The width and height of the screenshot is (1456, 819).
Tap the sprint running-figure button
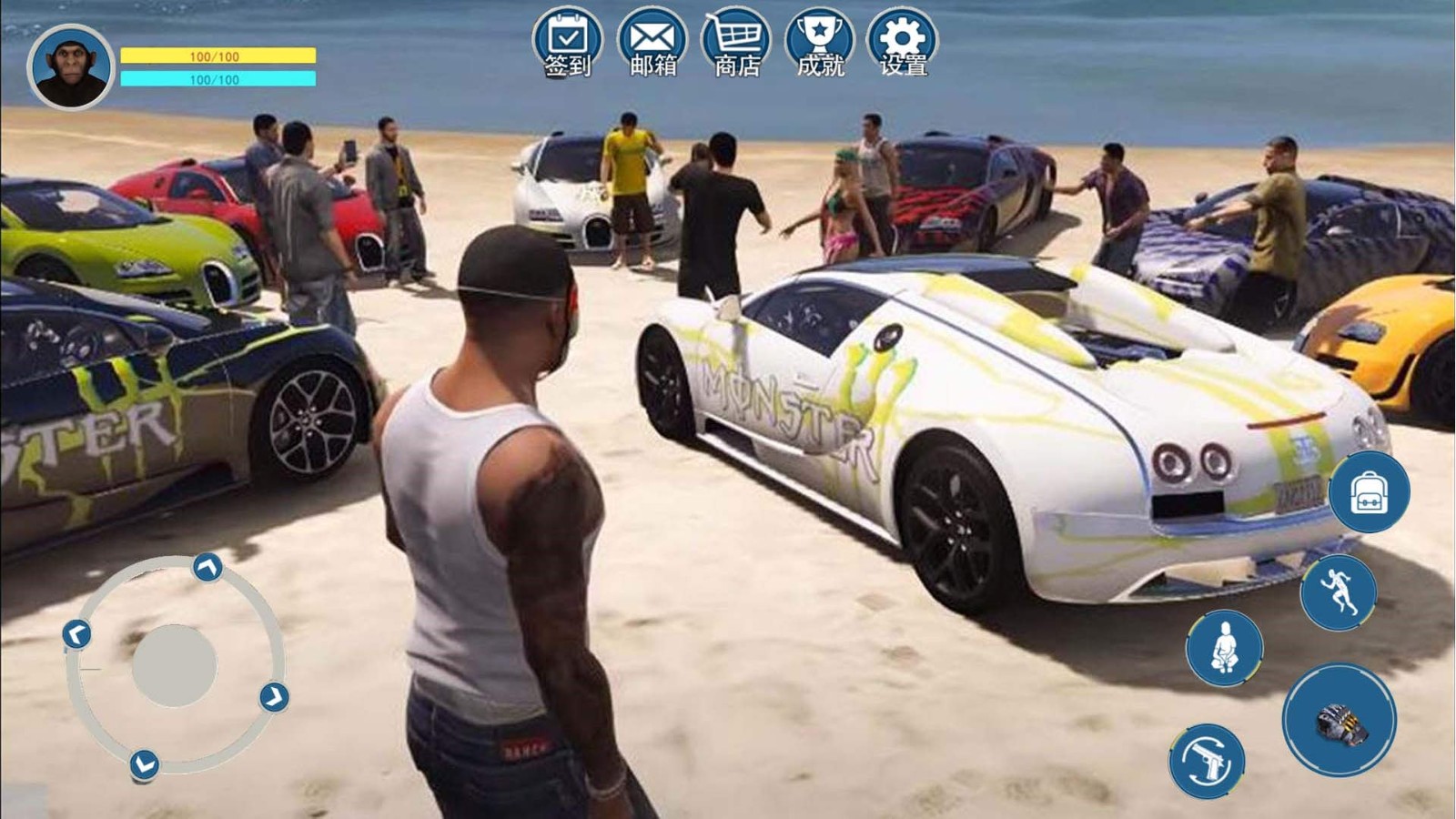(x=1338, y=592)
